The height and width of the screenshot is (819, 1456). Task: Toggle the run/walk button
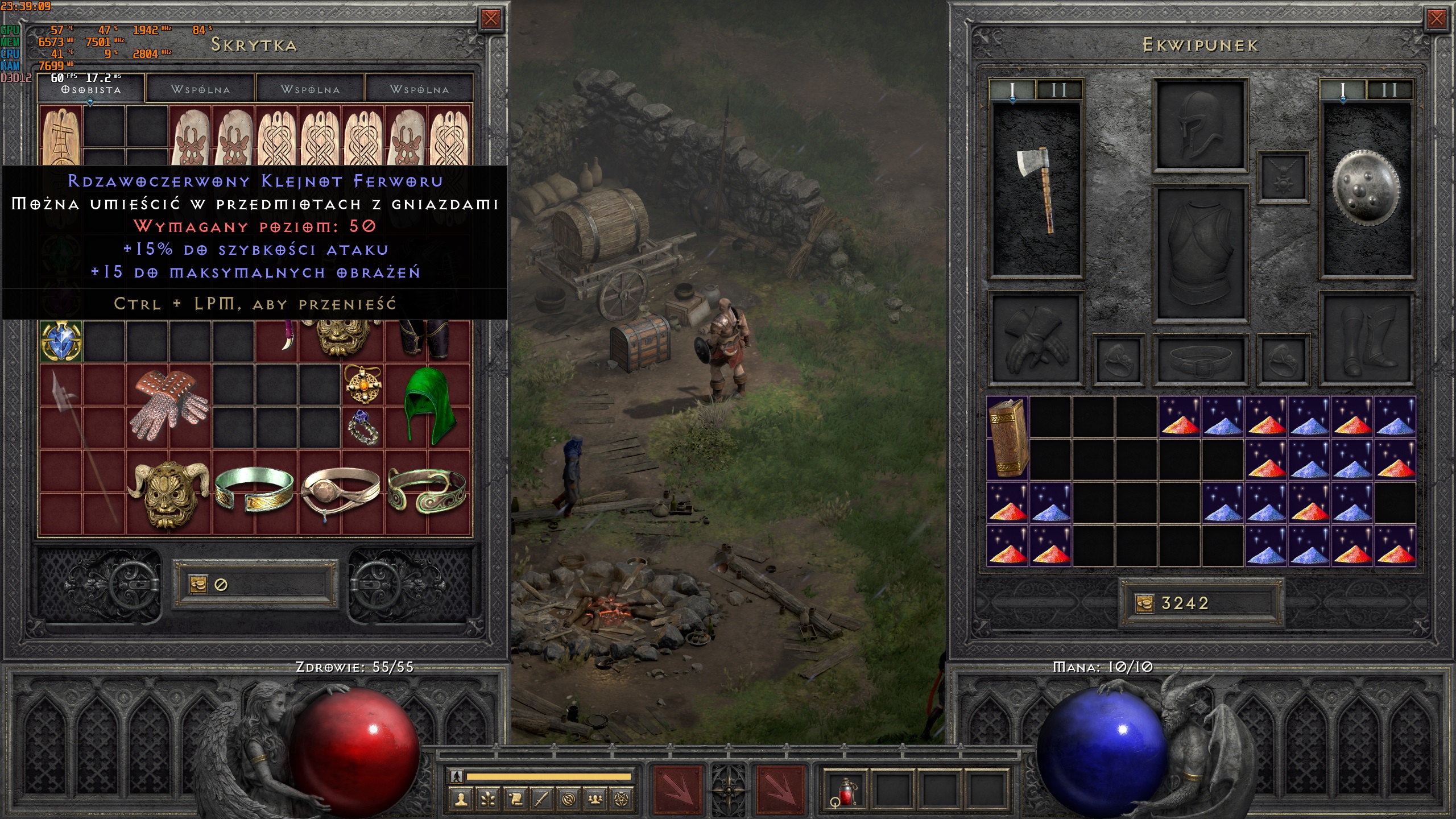(456, 776)
